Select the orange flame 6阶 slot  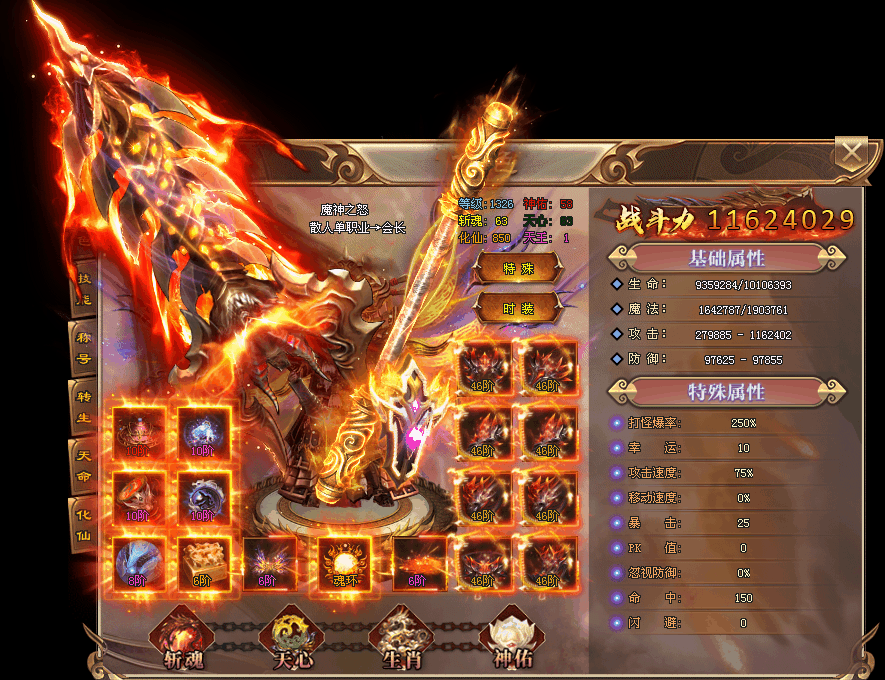click(x=418, y=563)
